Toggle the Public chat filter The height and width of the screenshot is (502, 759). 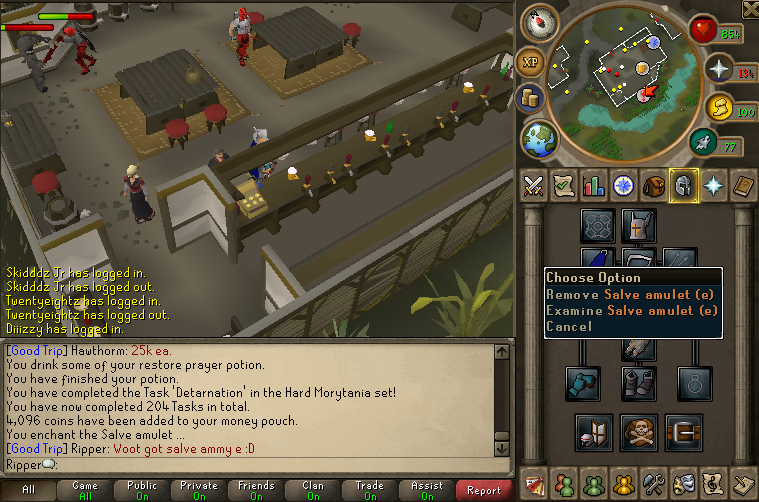(142, 490)
